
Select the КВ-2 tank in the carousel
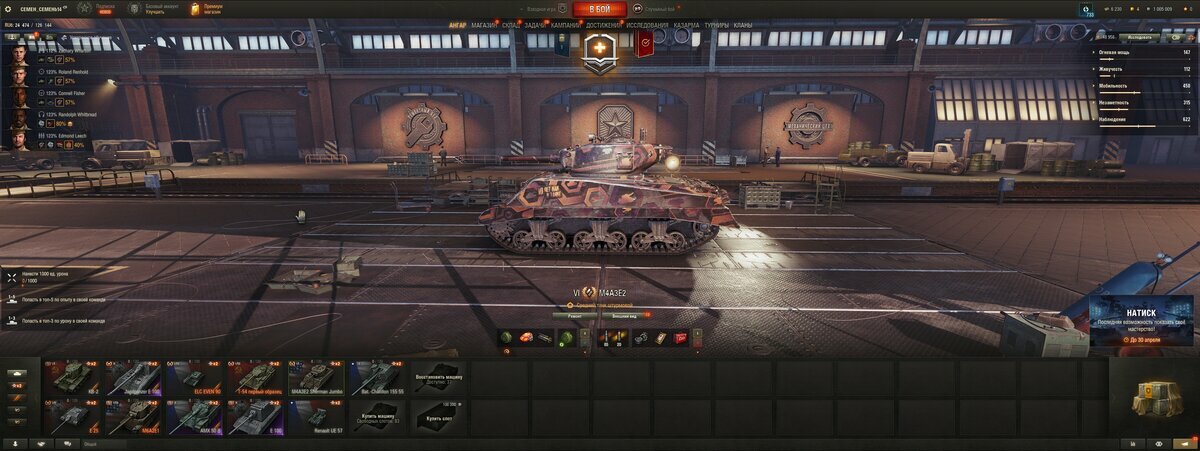click(73, 377)
